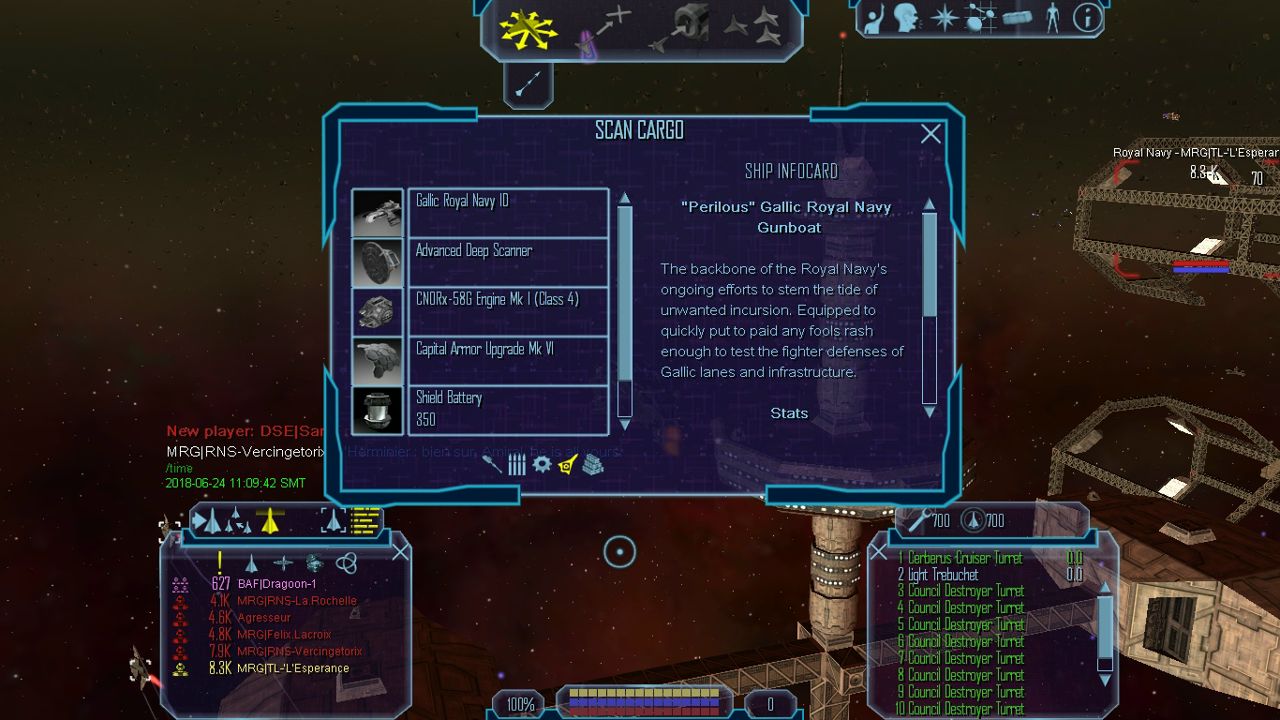The width and height of the screenshot is (1280, 720).
Task: Select the Gallic Royal Navy ID row
Action: [x=508, y=212]
